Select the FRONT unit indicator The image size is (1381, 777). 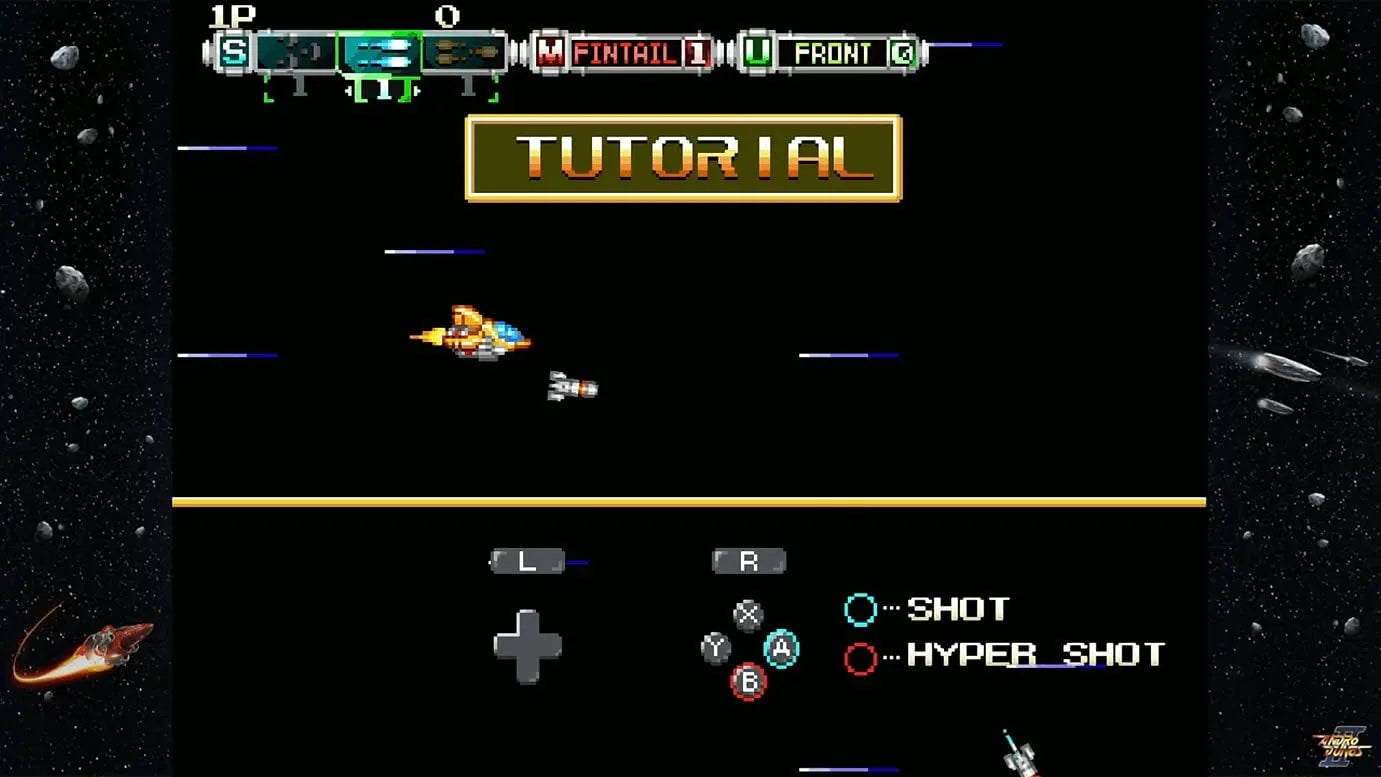[x=832, y=53]
